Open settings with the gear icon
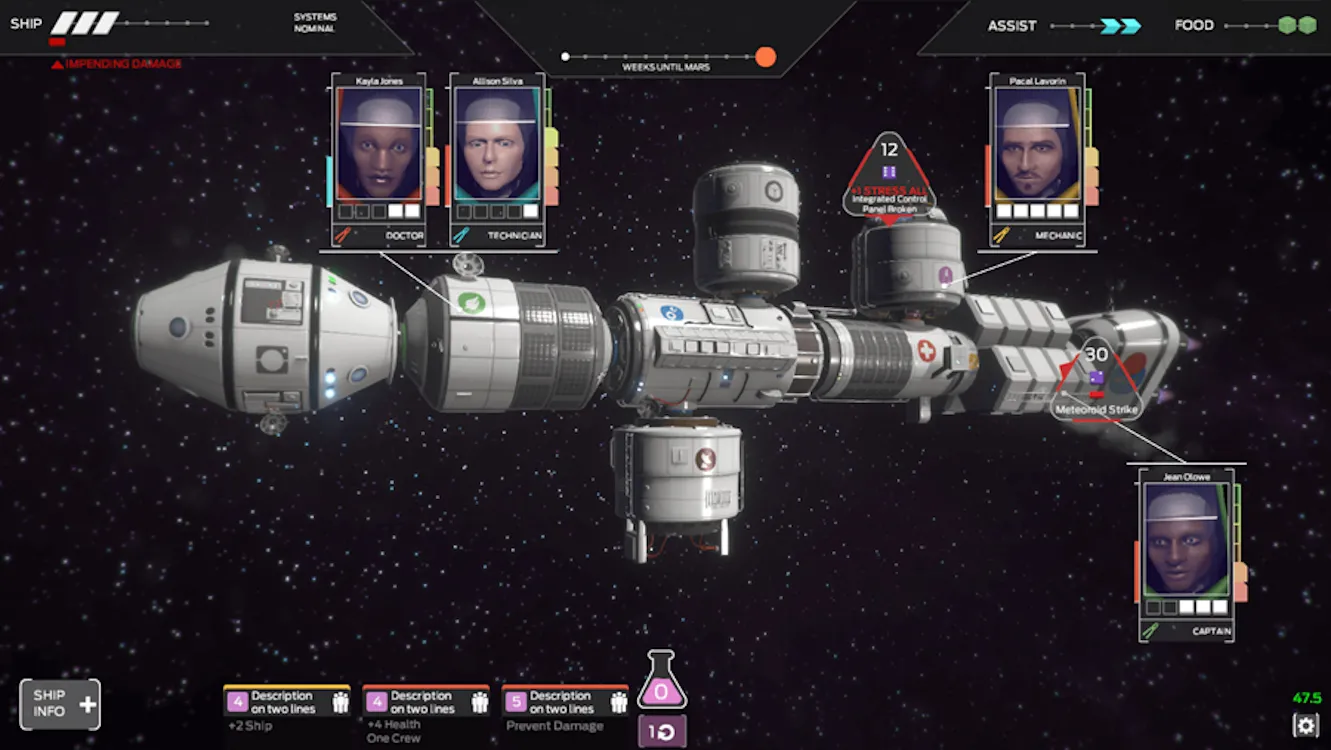 coord(1305,725)
